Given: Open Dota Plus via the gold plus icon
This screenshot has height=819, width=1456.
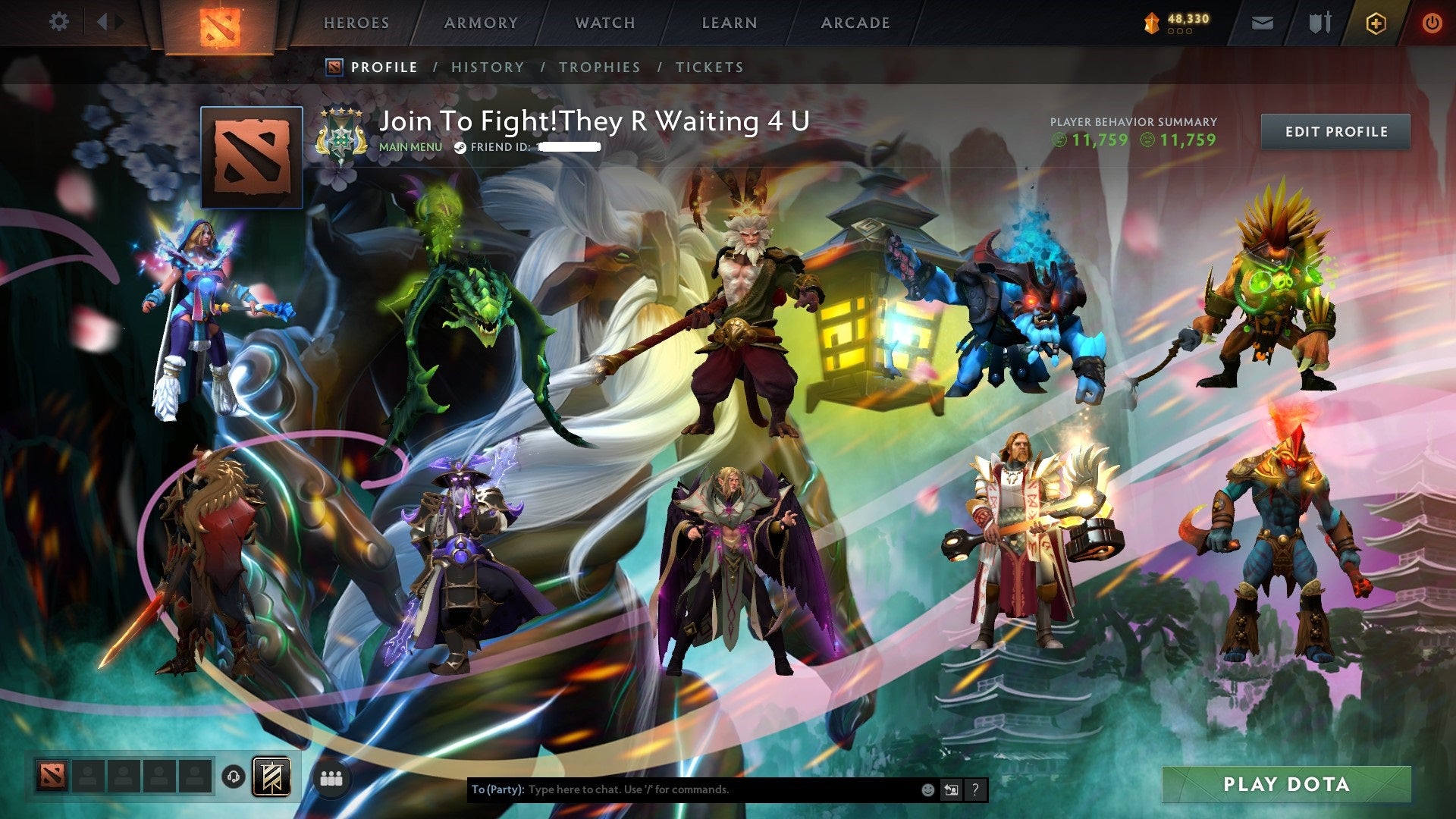Looking at the screenshot, I should coord(1377,23).
